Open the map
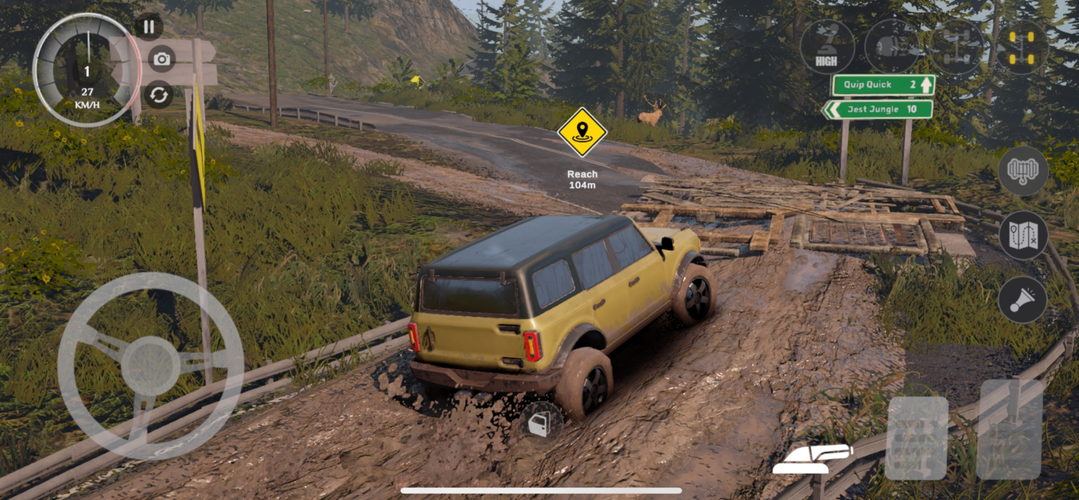The height and width of the screenshot is (500, 1079). (1022, 236)
